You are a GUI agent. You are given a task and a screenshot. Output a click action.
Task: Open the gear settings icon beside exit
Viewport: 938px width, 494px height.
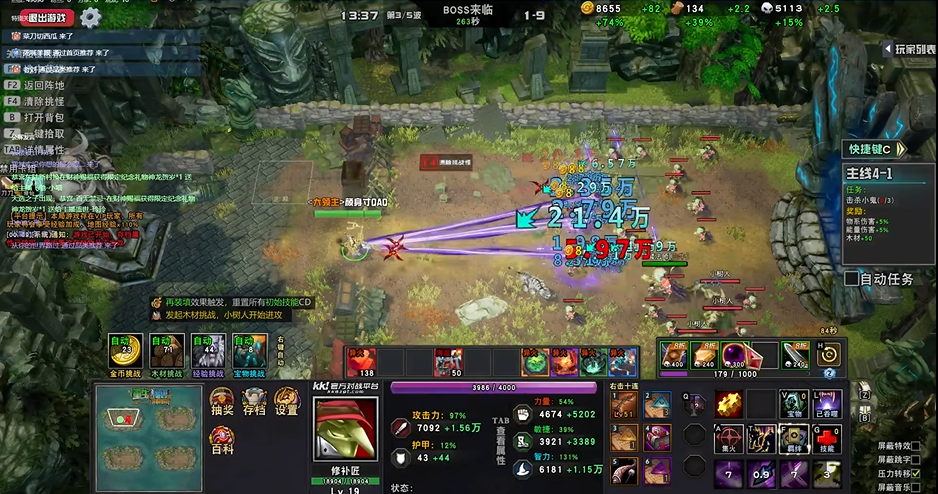click(90, 17)
